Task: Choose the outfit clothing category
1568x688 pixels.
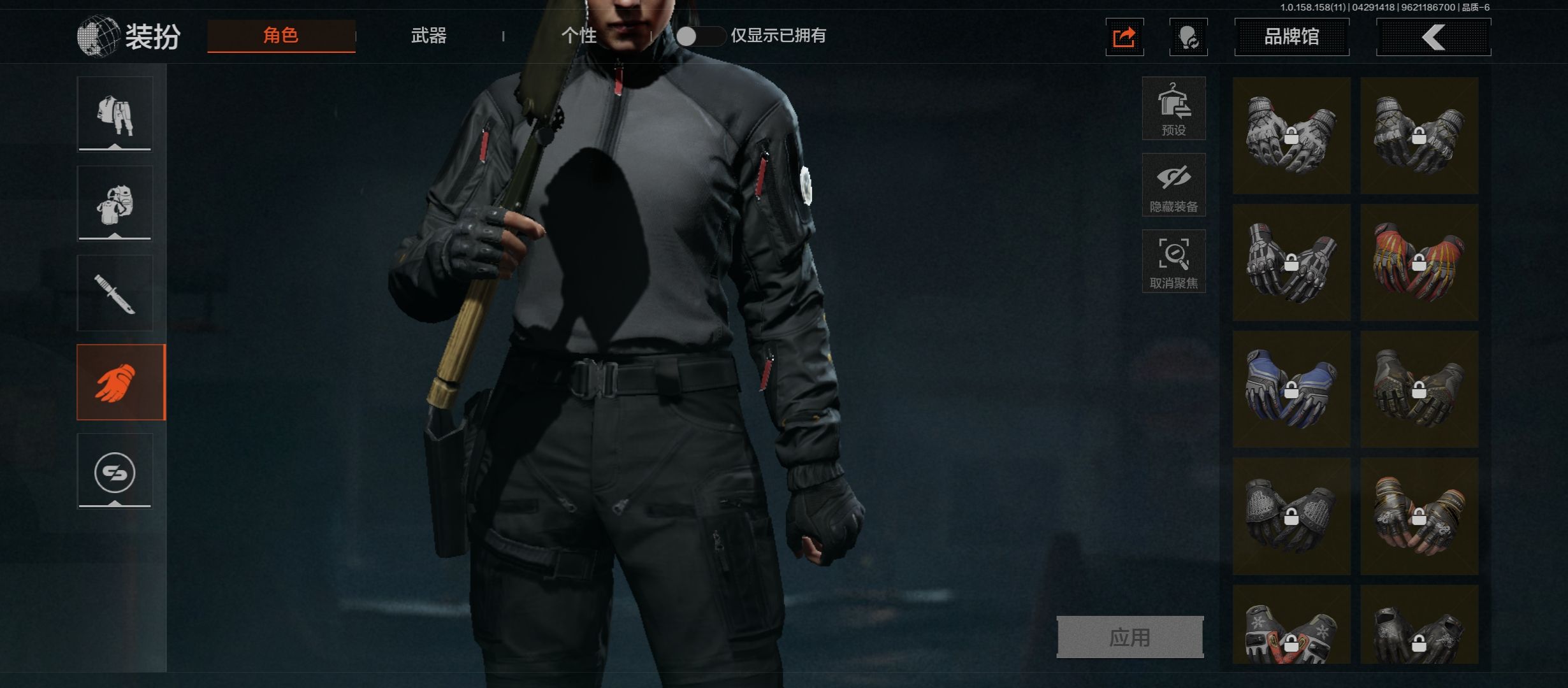Action: (x=115, y=115)
